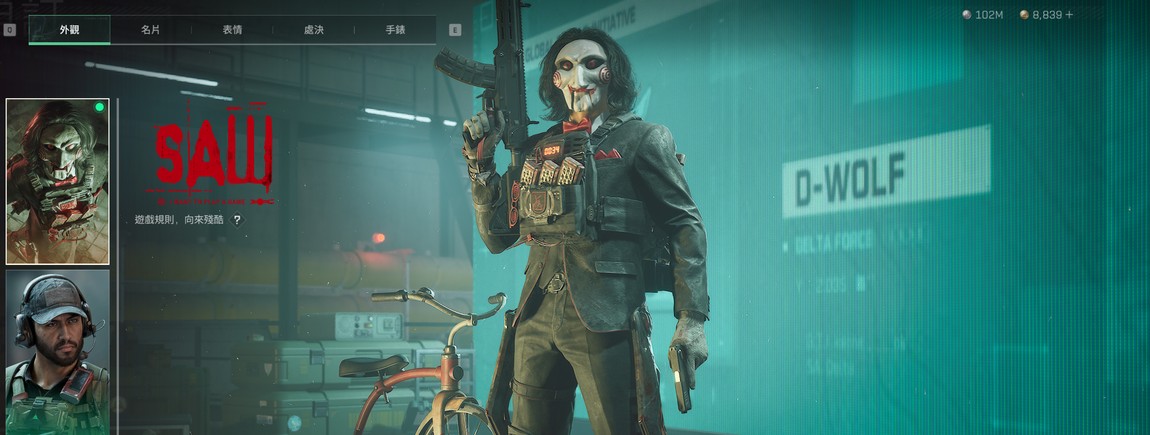Show the 手錶 watch tab

[x=395, y=30]
